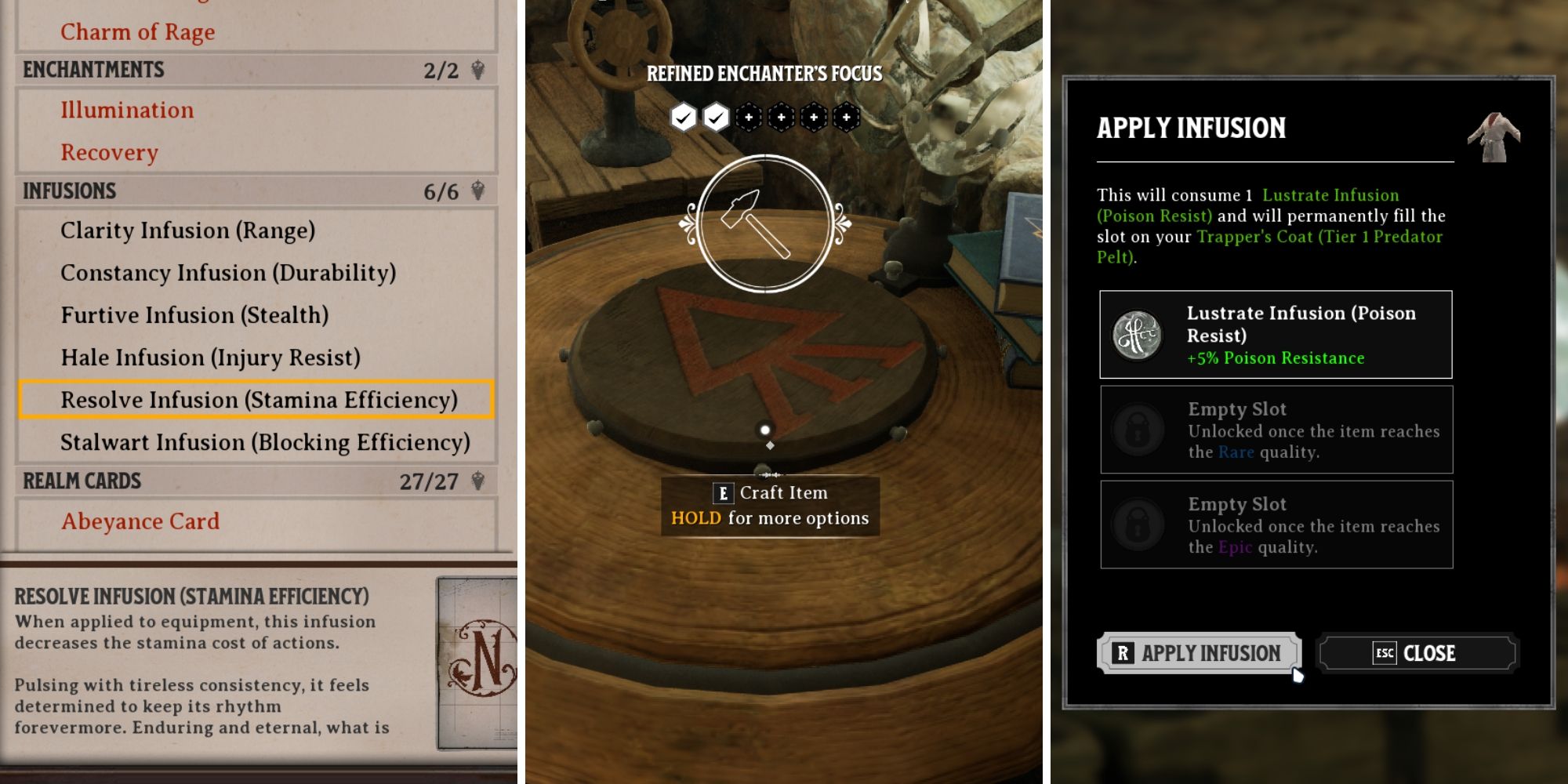Viewport: 1568px width, 784px height.
Task: Click the Resolve Infusion card thumbnail
Action: tap(478, 663)
